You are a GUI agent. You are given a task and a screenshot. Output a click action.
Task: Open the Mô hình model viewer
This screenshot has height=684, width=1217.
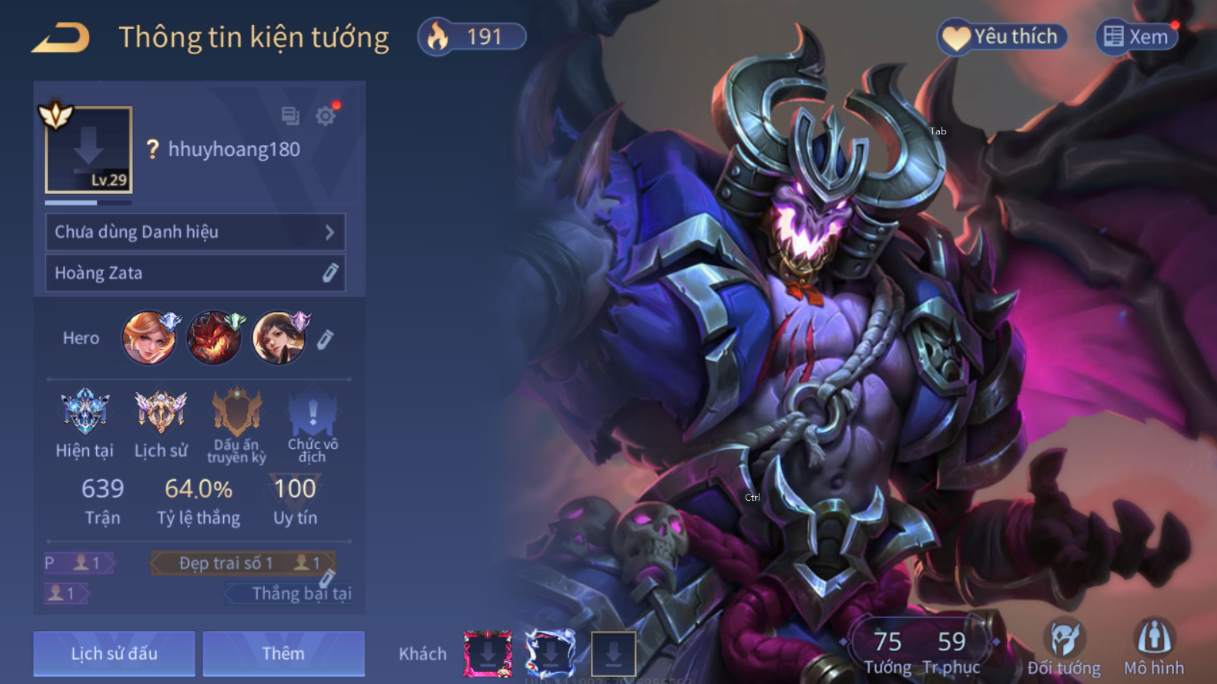pyautogui.click(x=1153, y=646)
